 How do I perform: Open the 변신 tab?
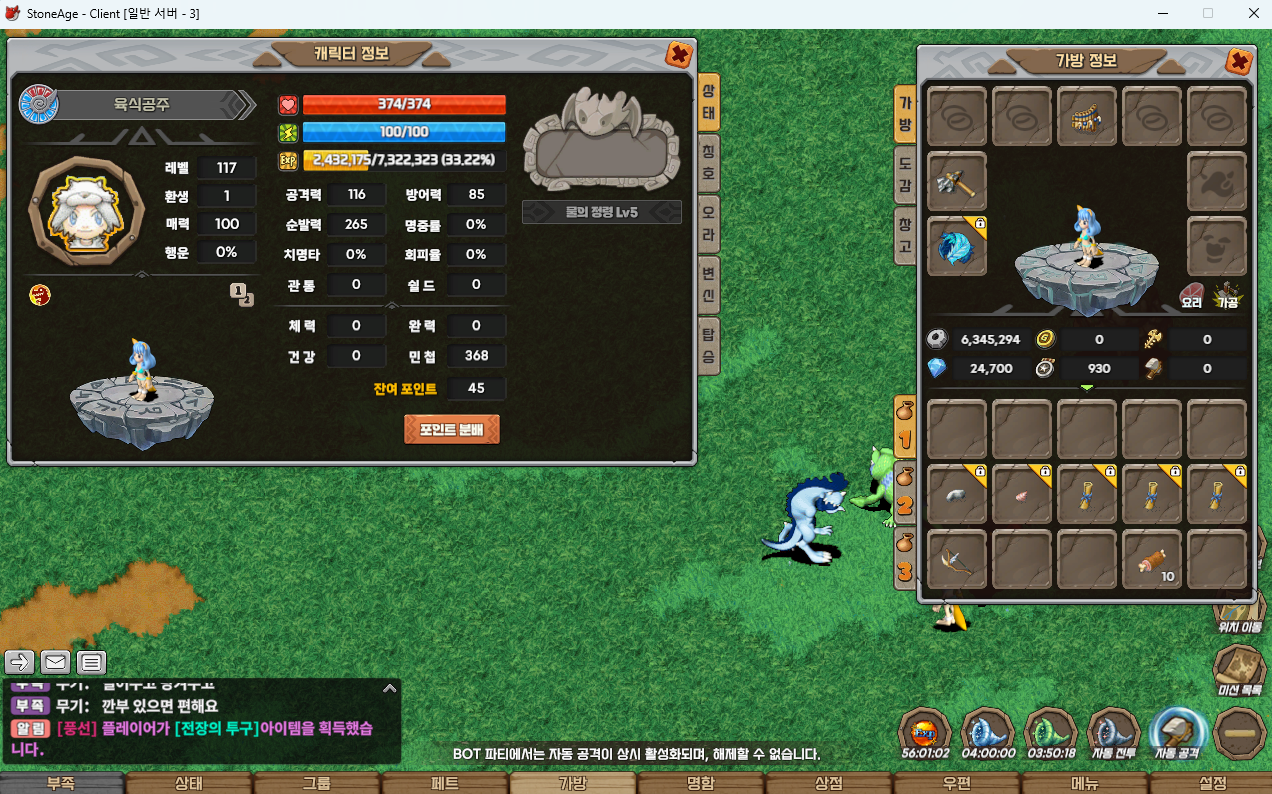pyautogui.click(x=708, y=284)
